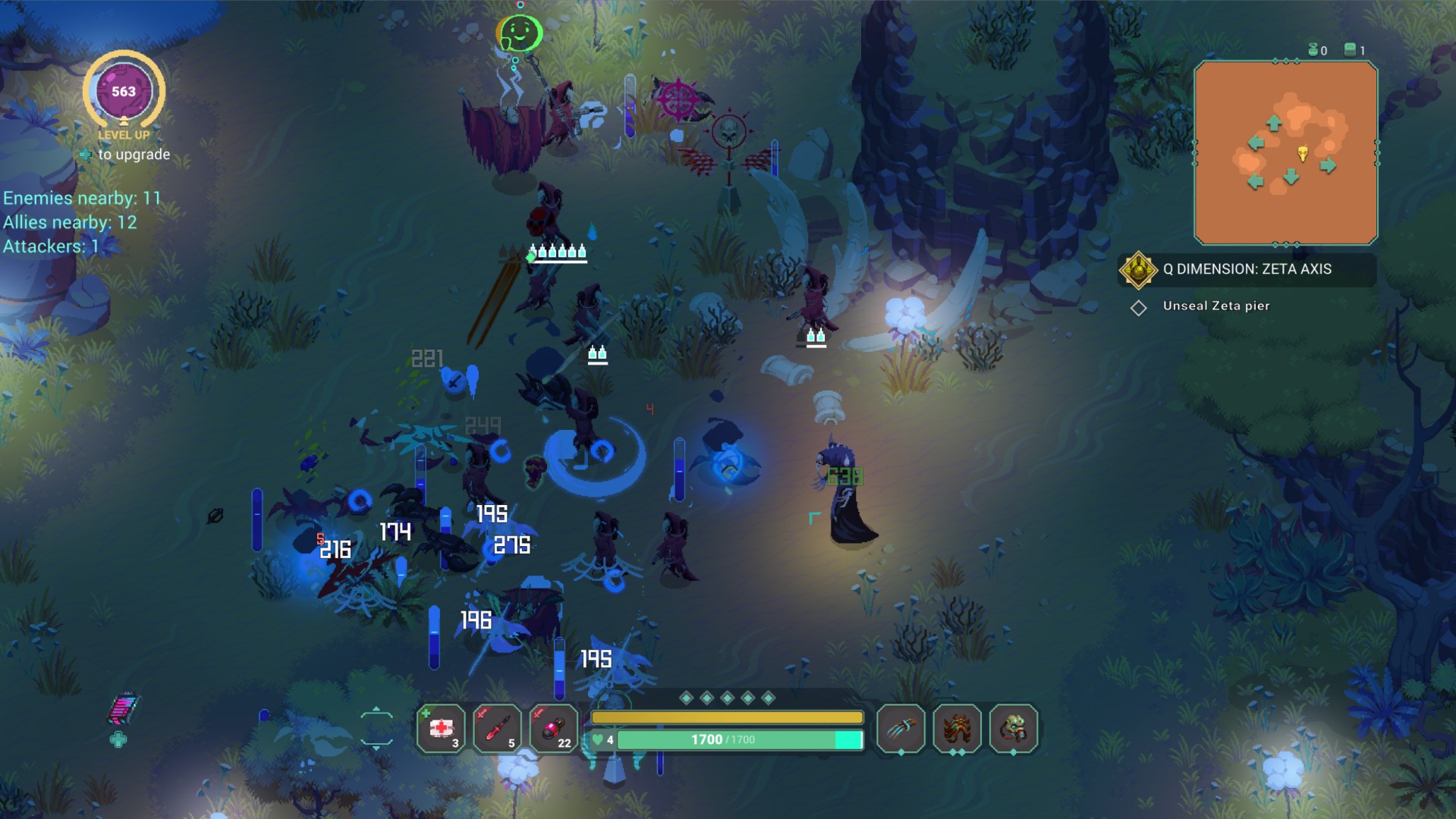
Task: Toggle the Unseal Zeta pier objective diamond
Action: 1139,307
